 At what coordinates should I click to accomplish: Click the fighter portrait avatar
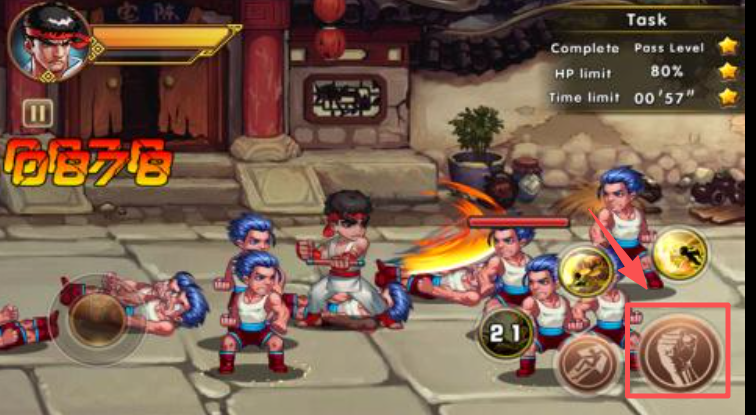pos(47,43)
